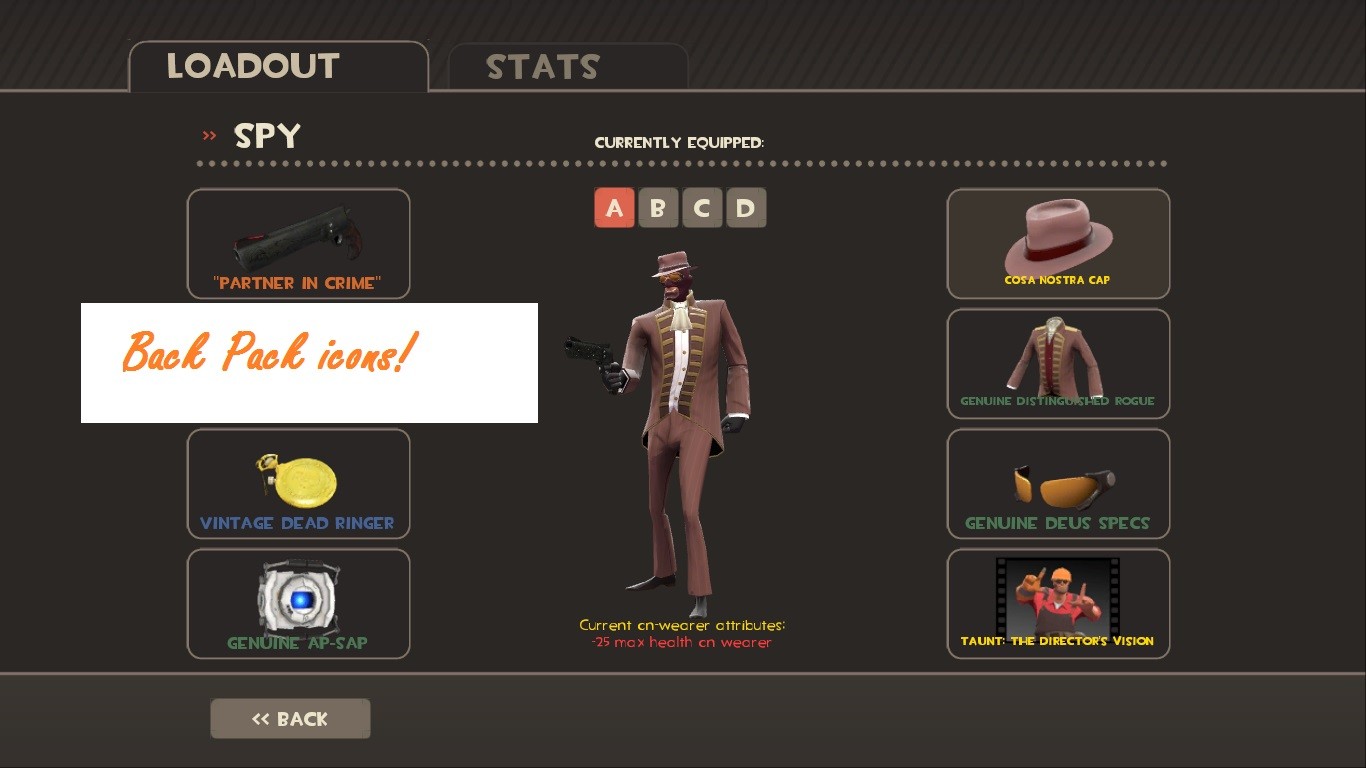
Task: Open The Director's Vision taunt thumbnail
Action: pos(1058,595)
